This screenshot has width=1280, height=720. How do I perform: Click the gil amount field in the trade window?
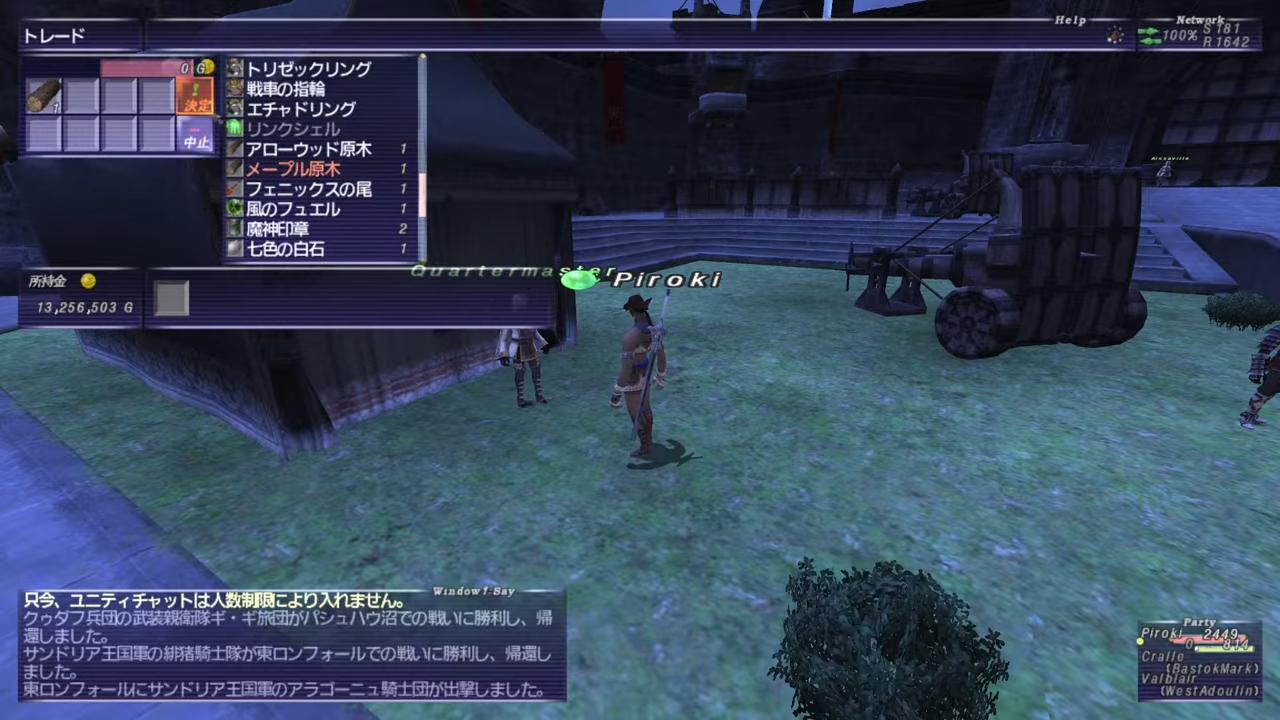156,68
